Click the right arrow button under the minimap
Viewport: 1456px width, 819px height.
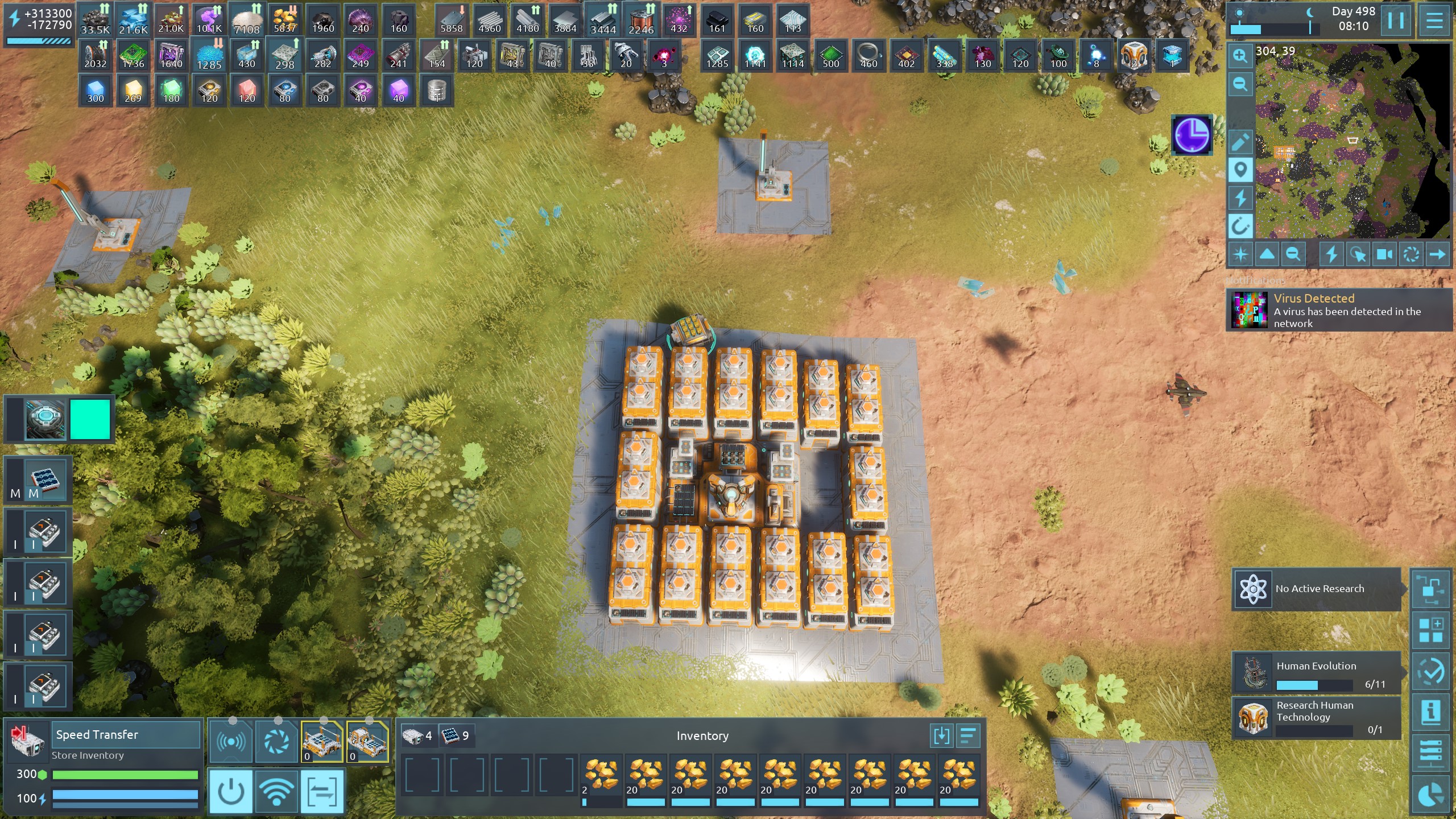click(x=1437, y=254)
